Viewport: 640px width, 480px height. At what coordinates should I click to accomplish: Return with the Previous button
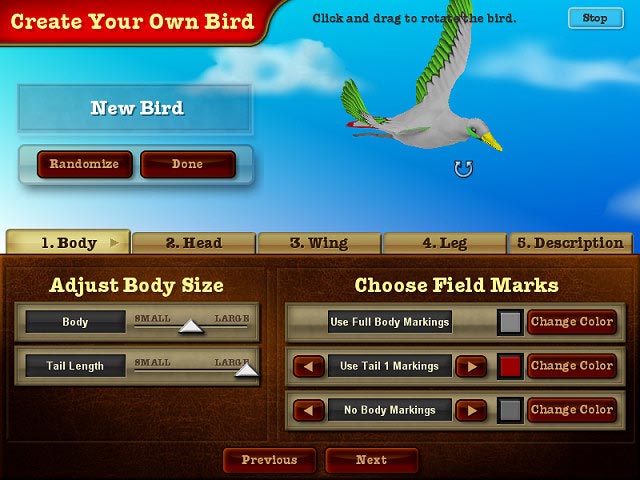269,460
